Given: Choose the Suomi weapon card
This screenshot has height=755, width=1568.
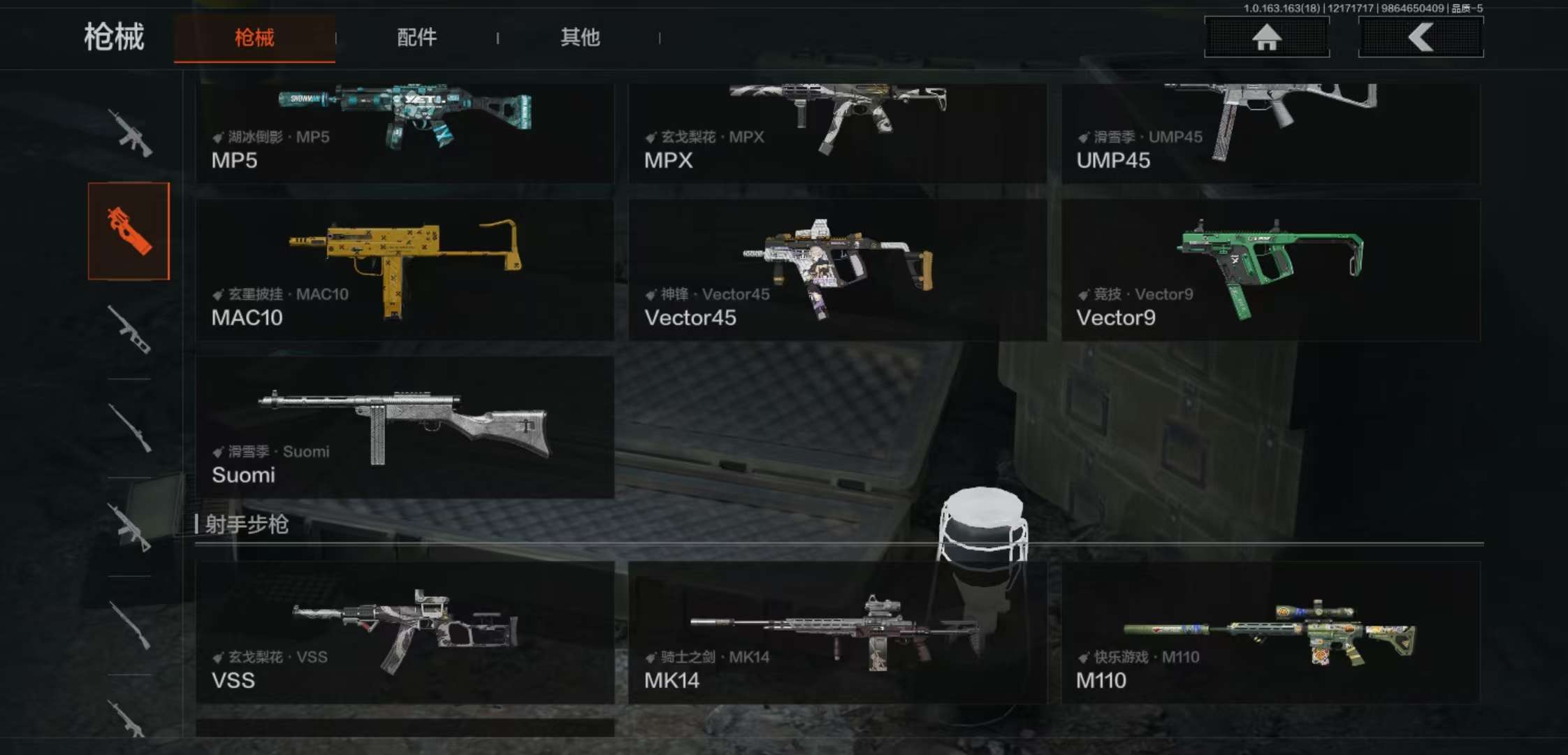Looking at the screenshot, I should point(405,427).
